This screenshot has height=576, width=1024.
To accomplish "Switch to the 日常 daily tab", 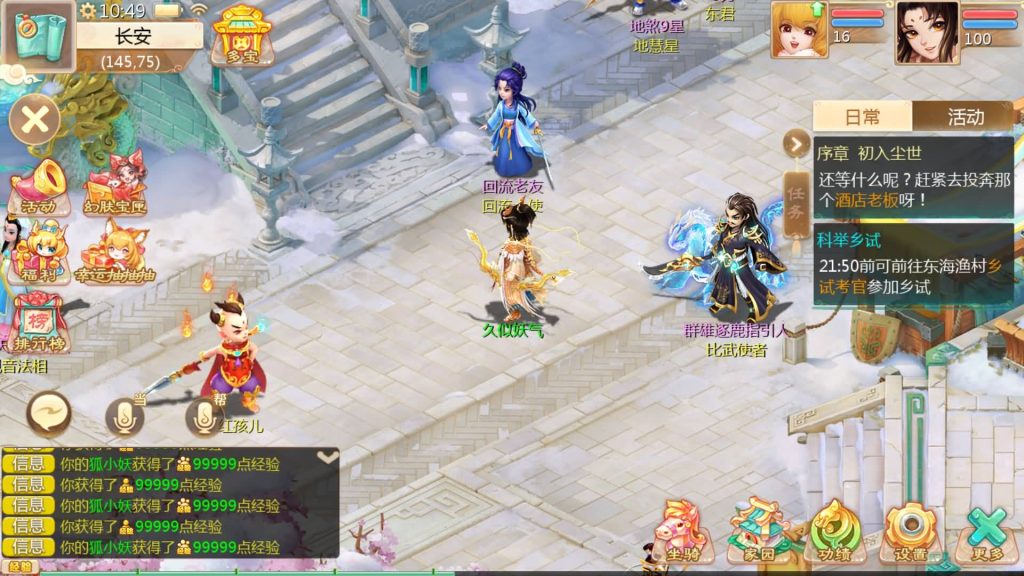I will pos(862,116).
